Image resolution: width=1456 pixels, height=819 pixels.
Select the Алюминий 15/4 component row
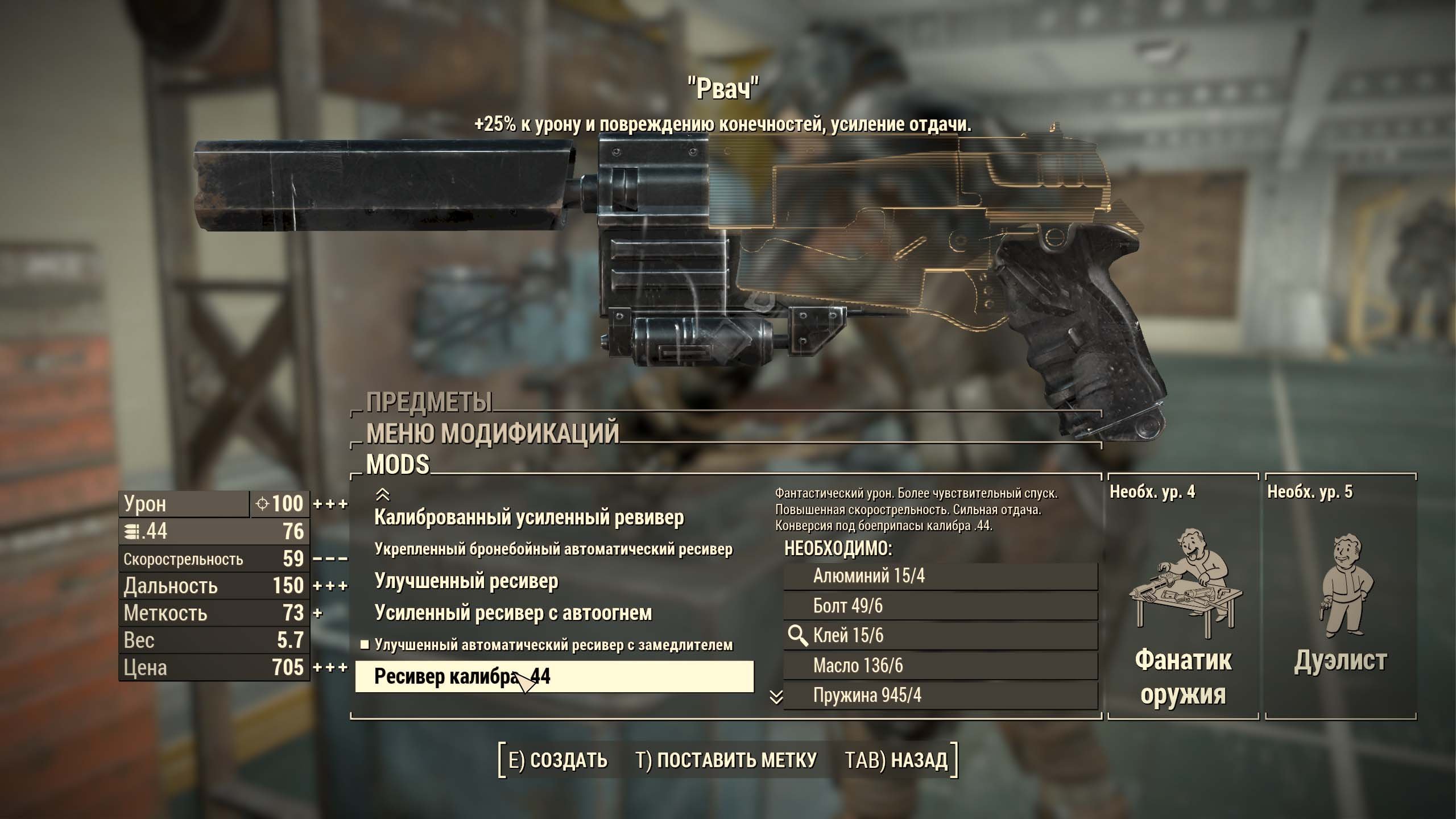(x=940, y=576)
